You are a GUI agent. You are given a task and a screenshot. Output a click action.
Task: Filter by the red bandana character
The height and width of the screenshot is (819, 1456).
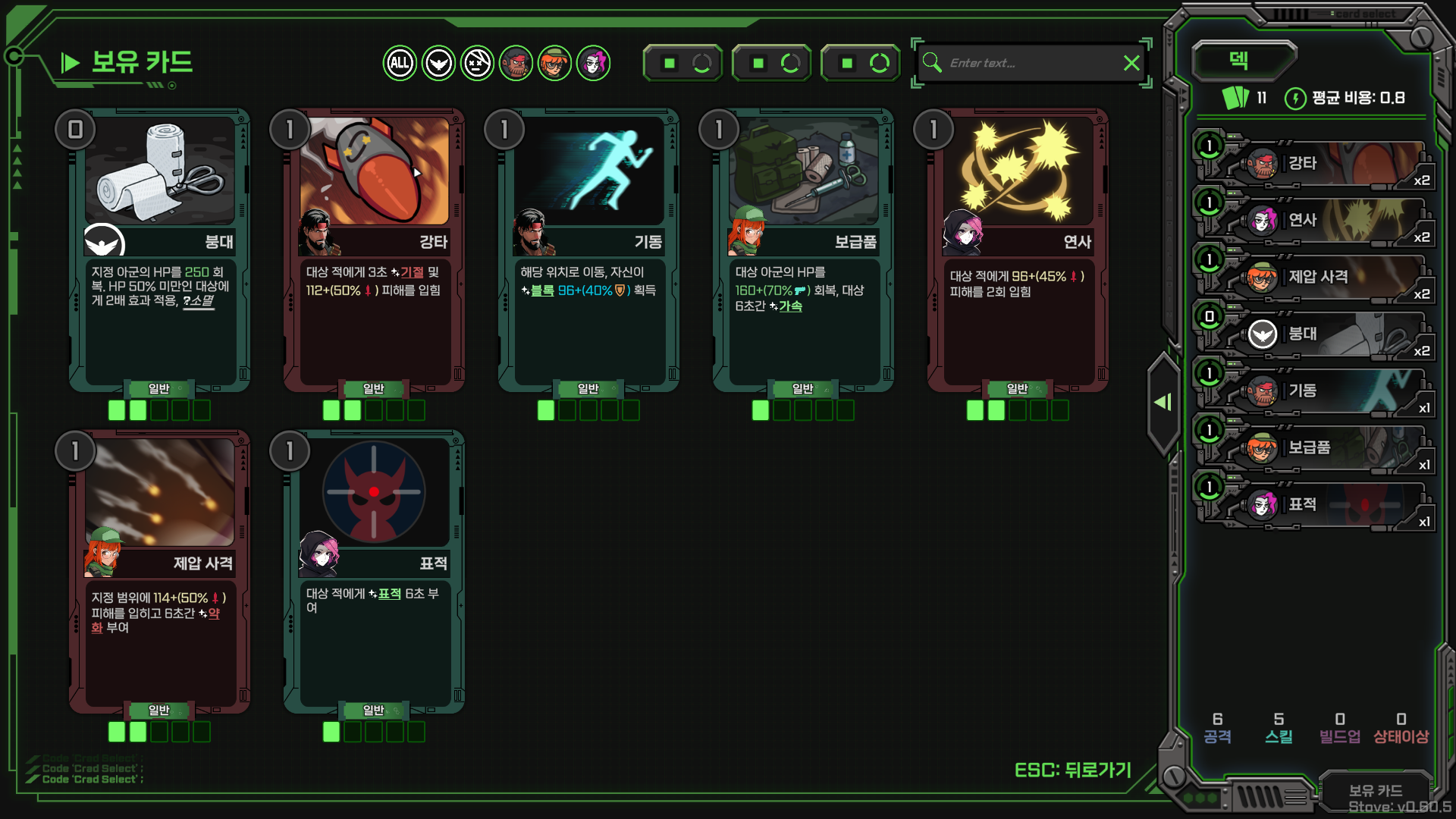pos(516,63)
